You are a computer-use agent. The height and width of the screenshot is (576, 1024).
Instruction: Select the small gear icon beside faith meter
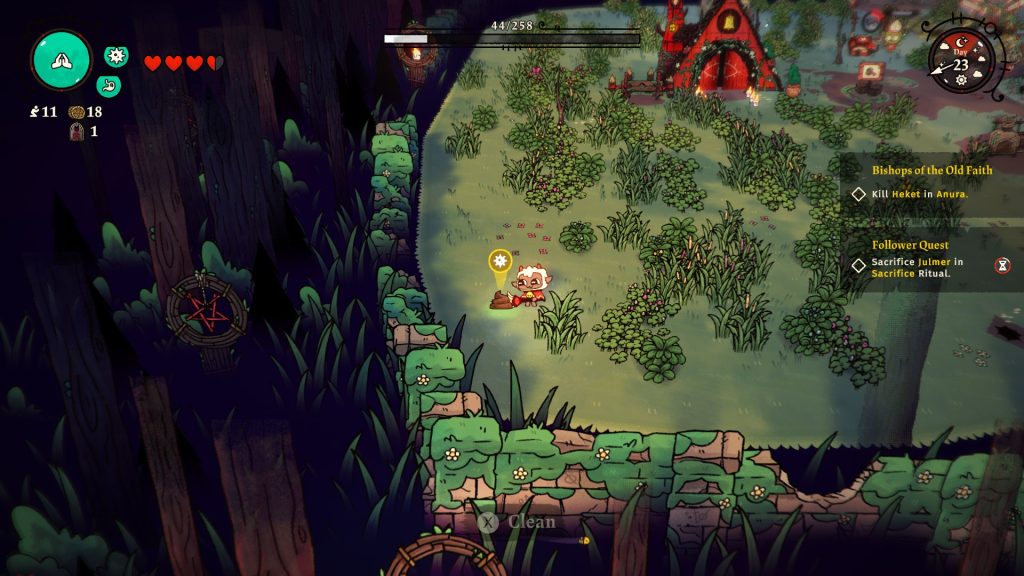click(116, 56)
